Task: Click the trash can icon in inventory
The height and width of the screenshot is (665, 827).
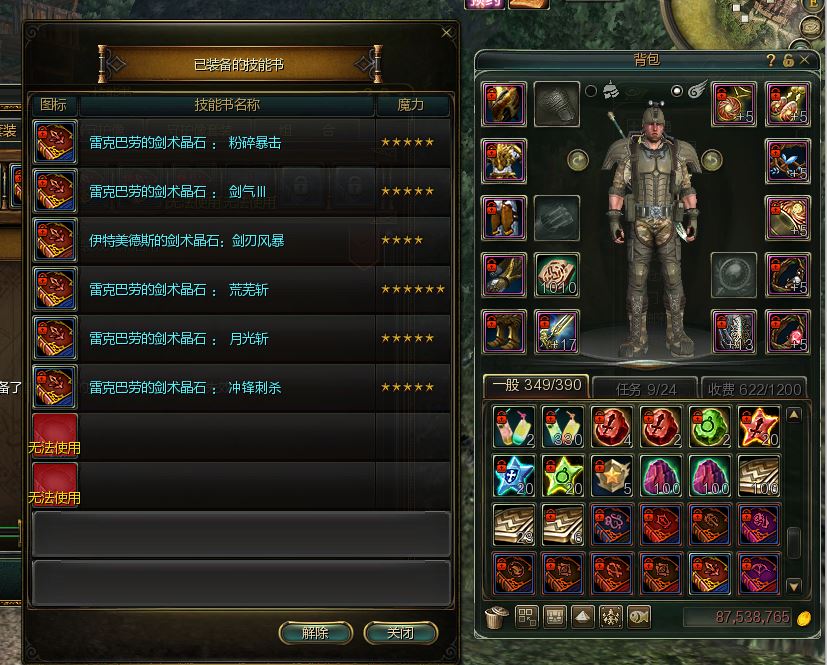Action: (496, 617)
